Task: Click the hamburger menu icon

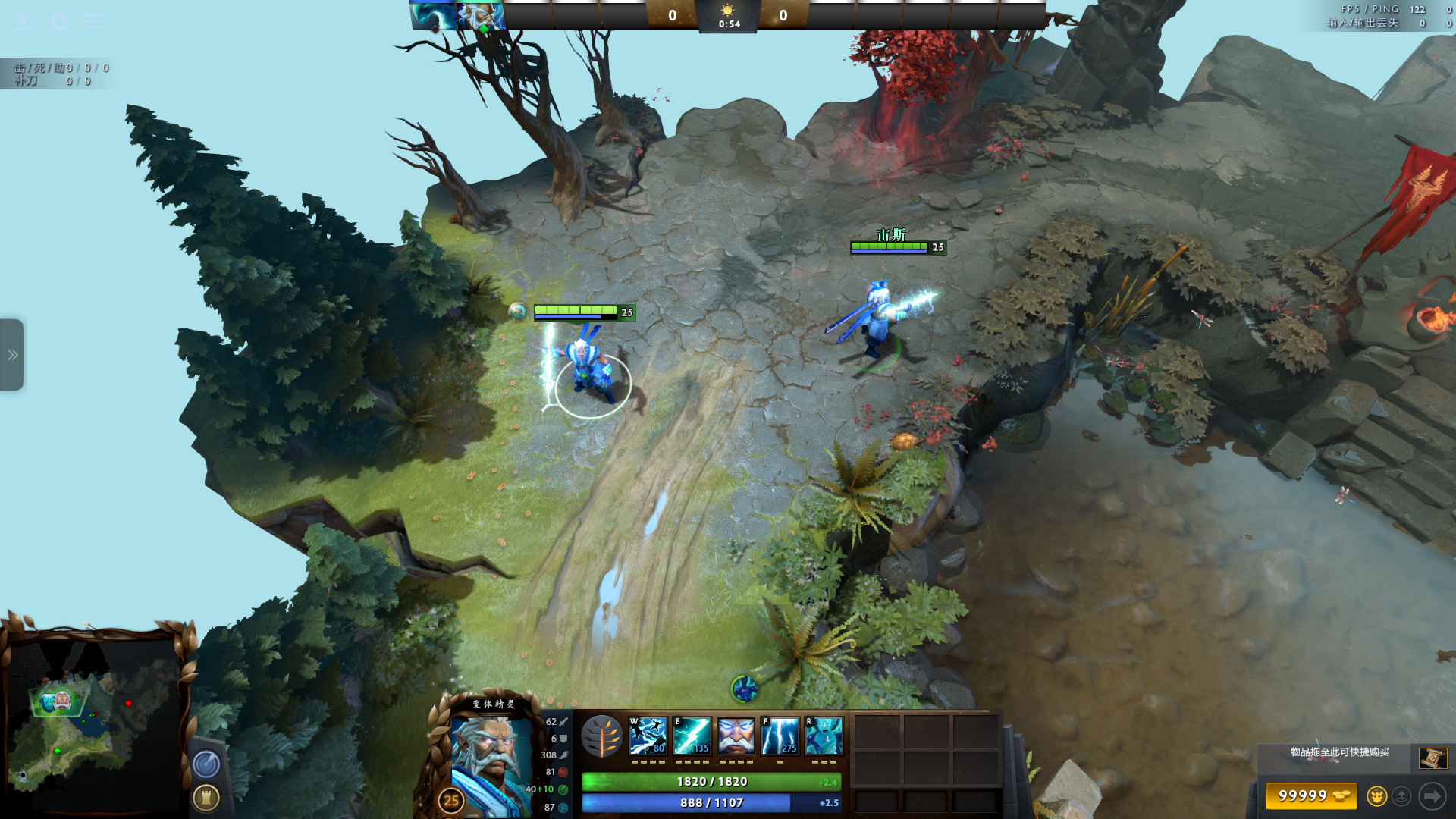Action: pos(93,21)
